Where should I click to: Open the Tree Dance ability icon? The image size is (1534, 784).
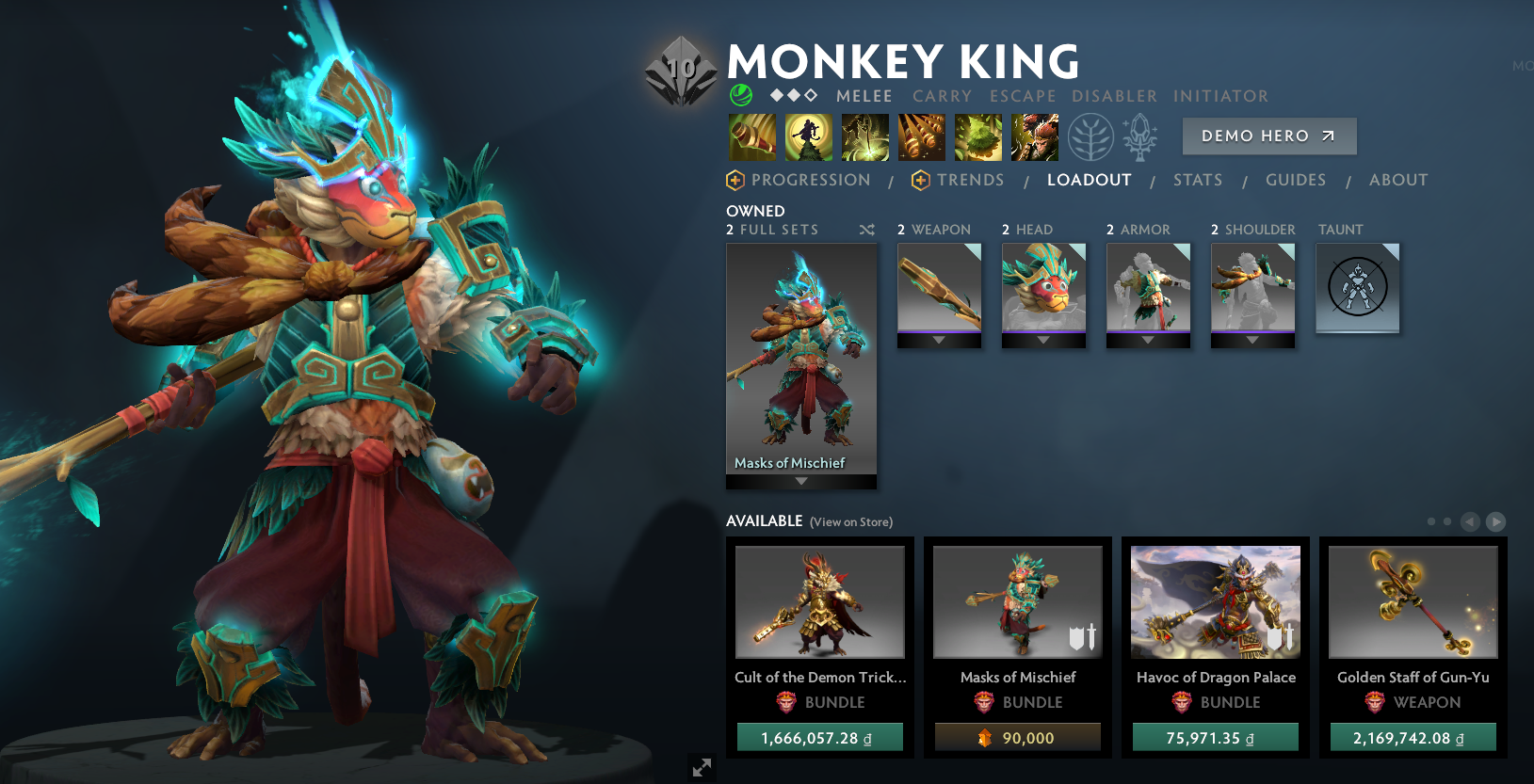(x=808, y=136)
